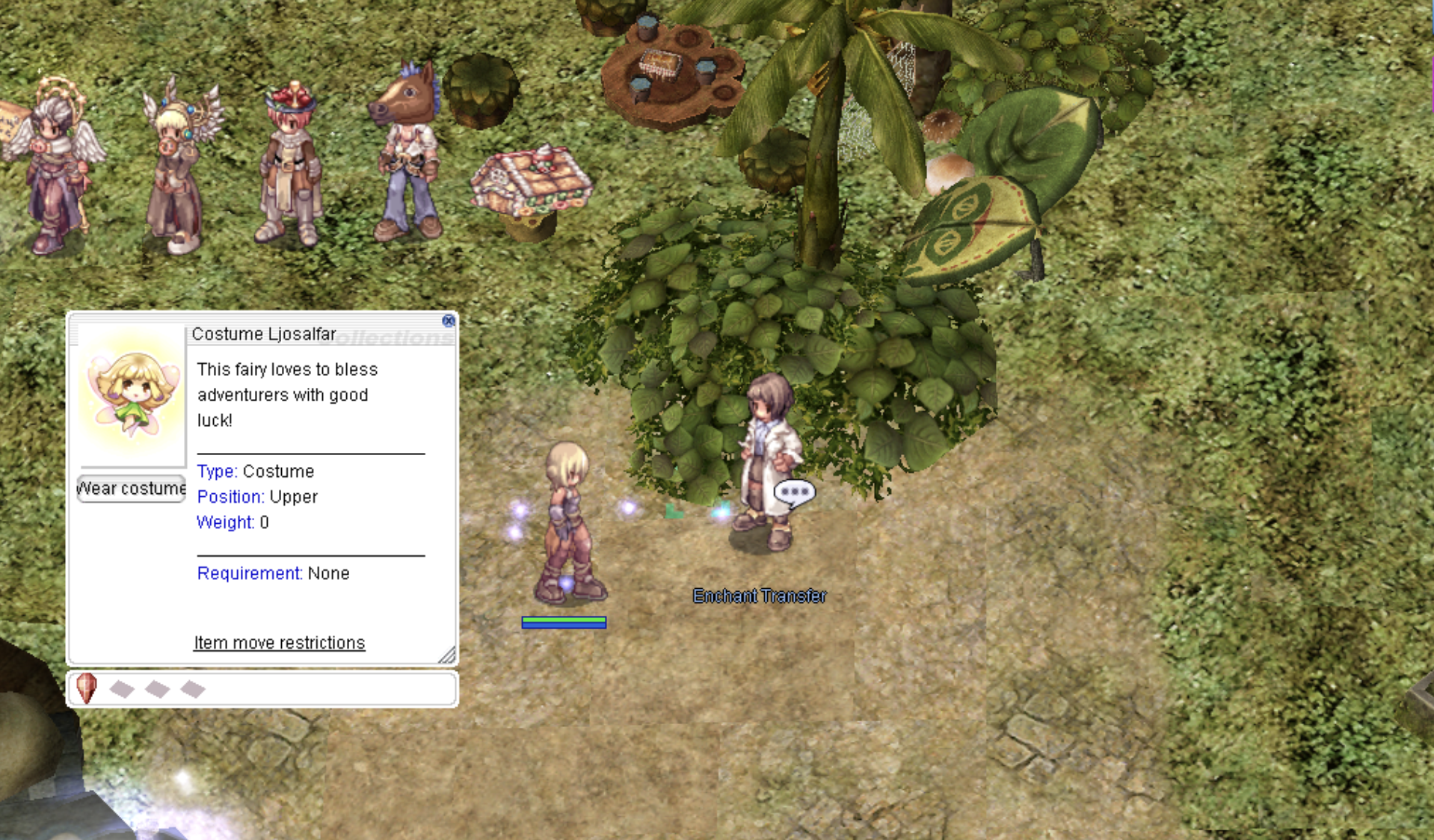Click the Wear costume button
Image resolution: width=1434 pixels, height=840 pixels.
tap(132, 489)
